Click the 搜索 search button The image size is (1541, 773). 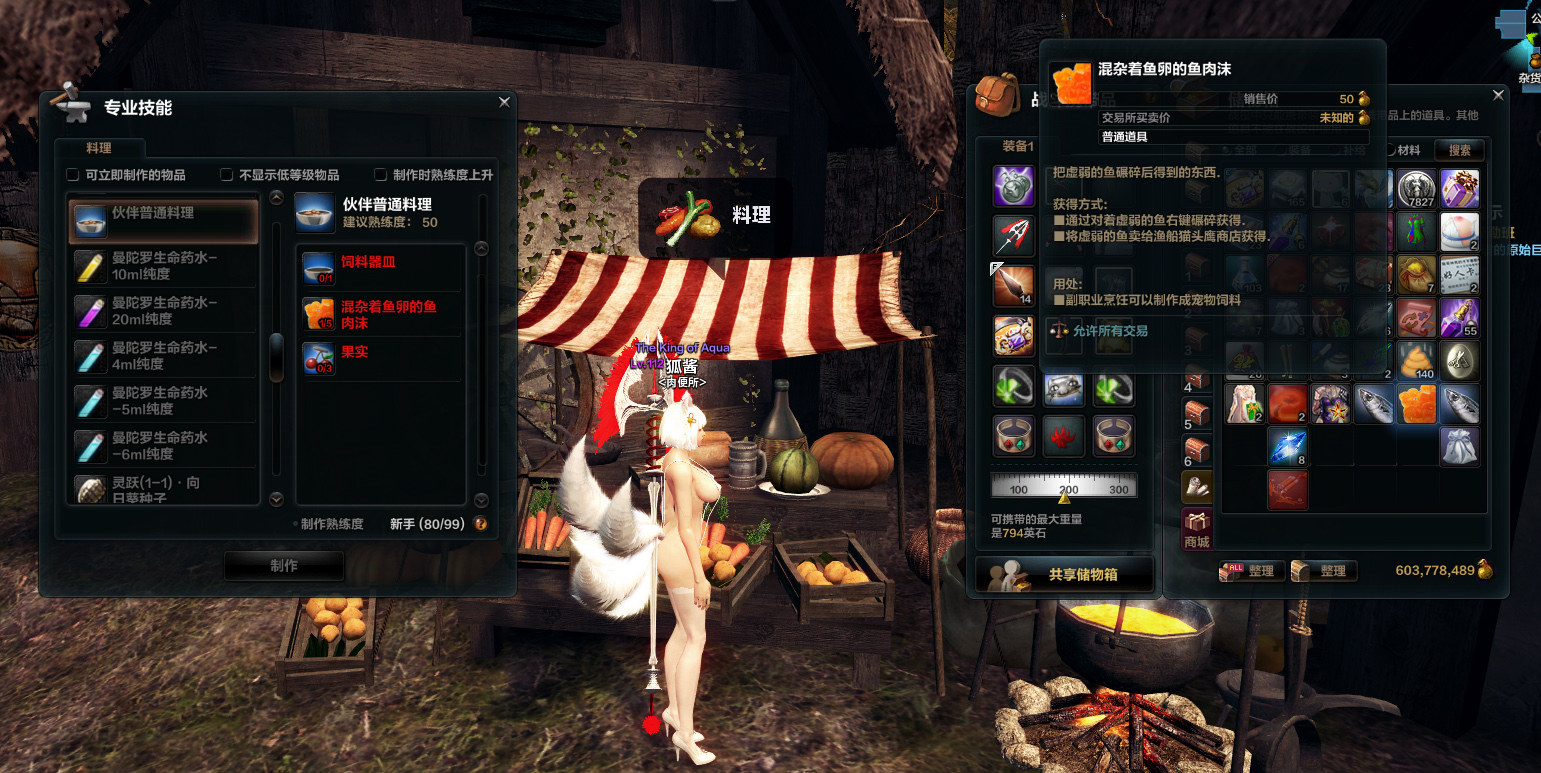1459,150
